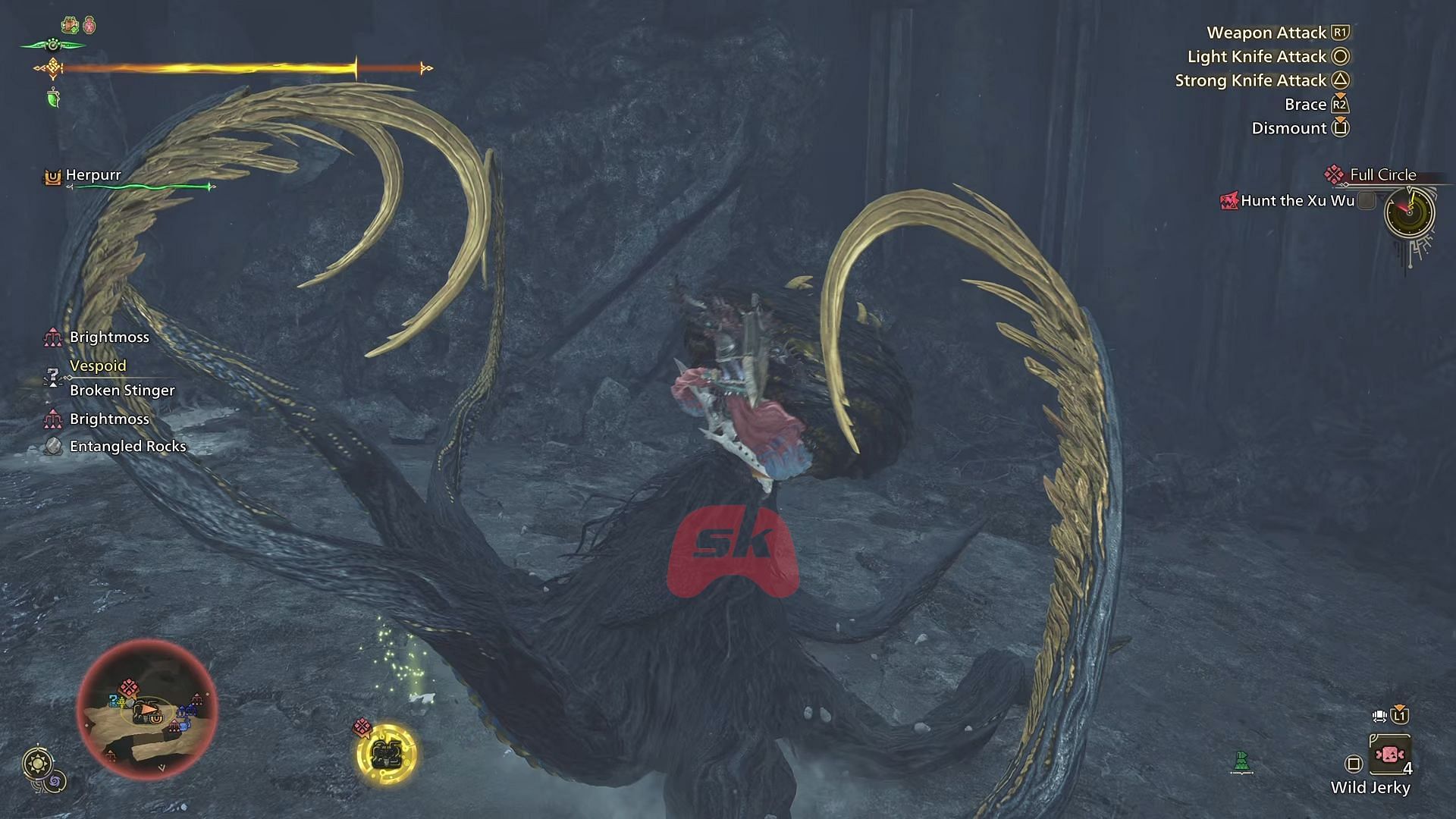The image size is (1456, 819).
Task: Select Herpurr palico companion entry
Action: point(93,175)
